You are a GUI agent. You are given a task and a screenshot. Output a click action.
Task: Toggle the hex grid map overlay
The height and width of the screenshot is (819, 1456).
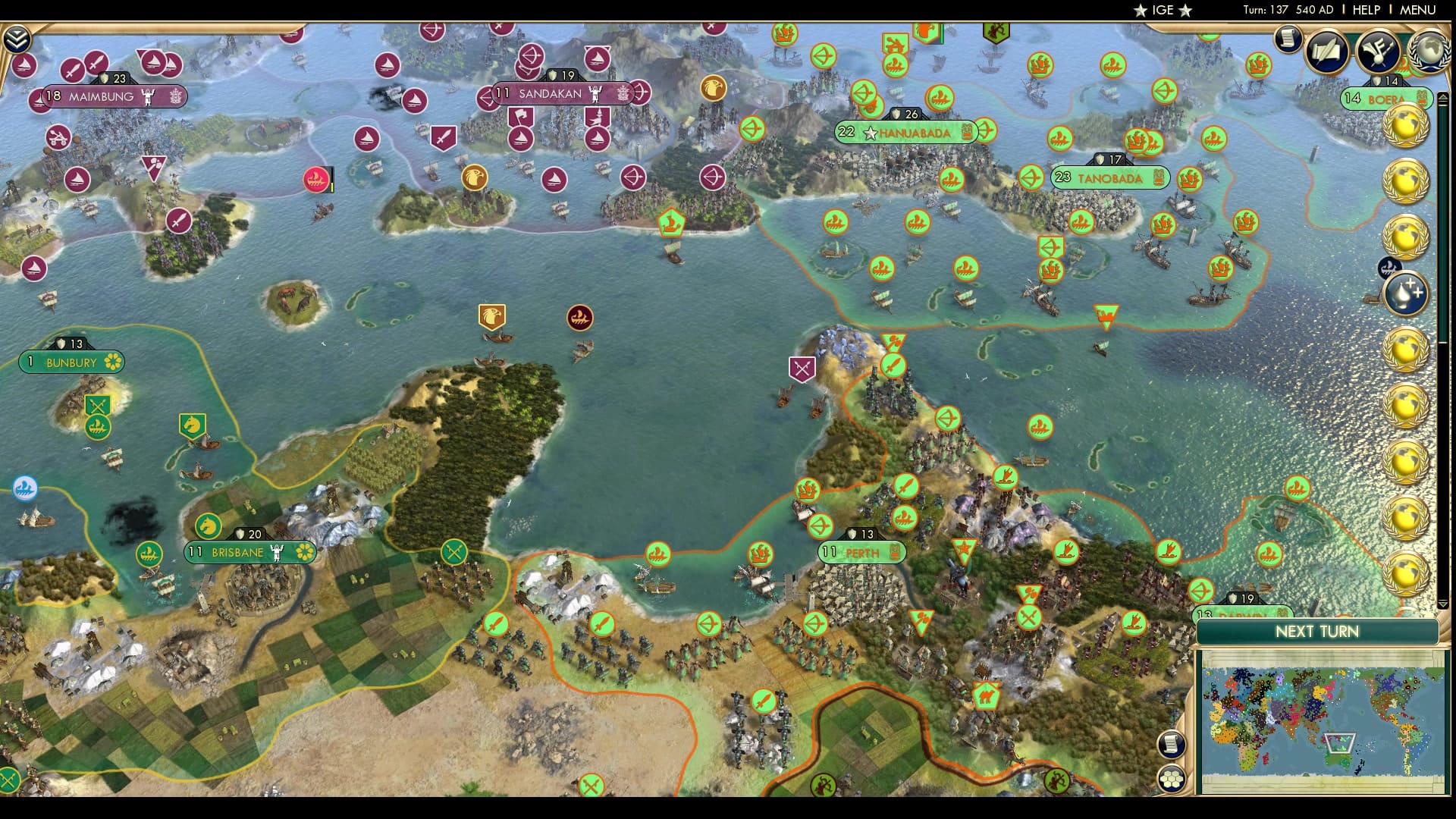coord(1172,777)
